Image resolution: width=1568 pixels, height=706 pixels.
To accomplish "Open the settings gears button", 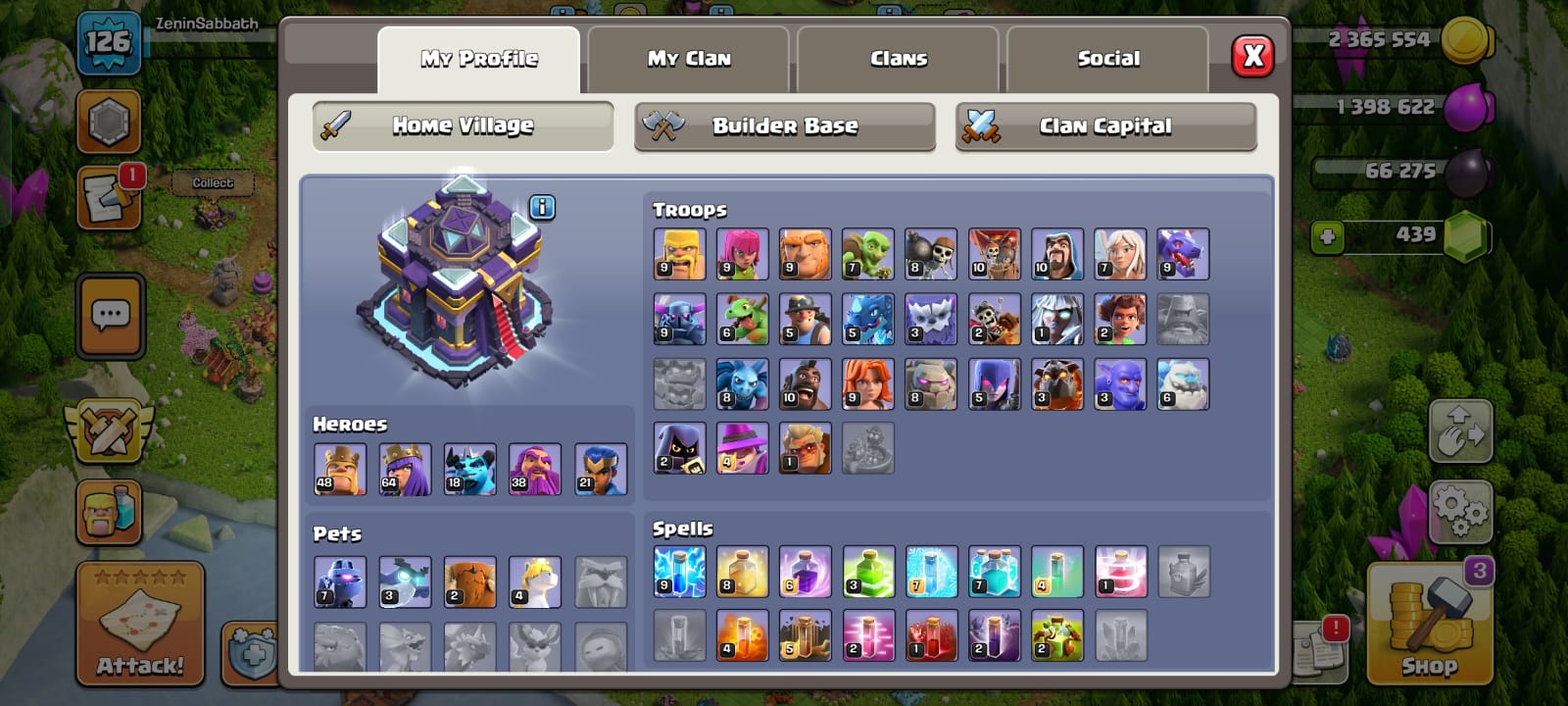I will coord(1459,511).
